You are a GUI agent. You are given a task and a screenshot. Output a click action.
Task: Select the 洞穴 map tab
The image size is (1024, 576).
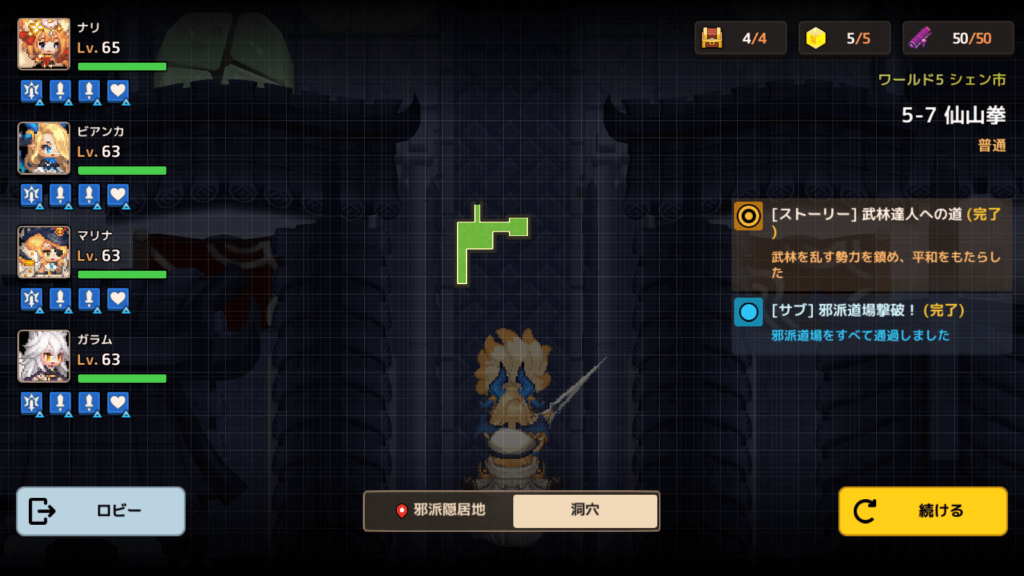[585, 510]
